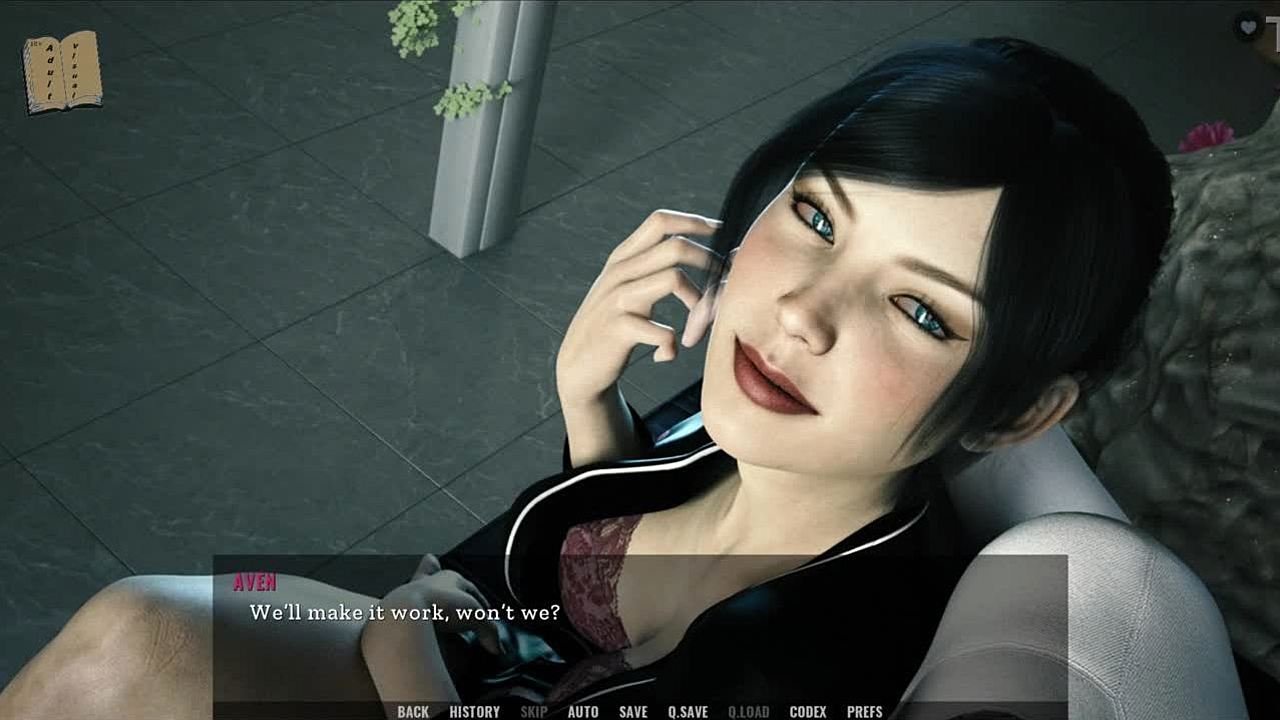Open the PREFS preferences menu
The height and width of the screenshot is (720, 1280).
[865, 712]
